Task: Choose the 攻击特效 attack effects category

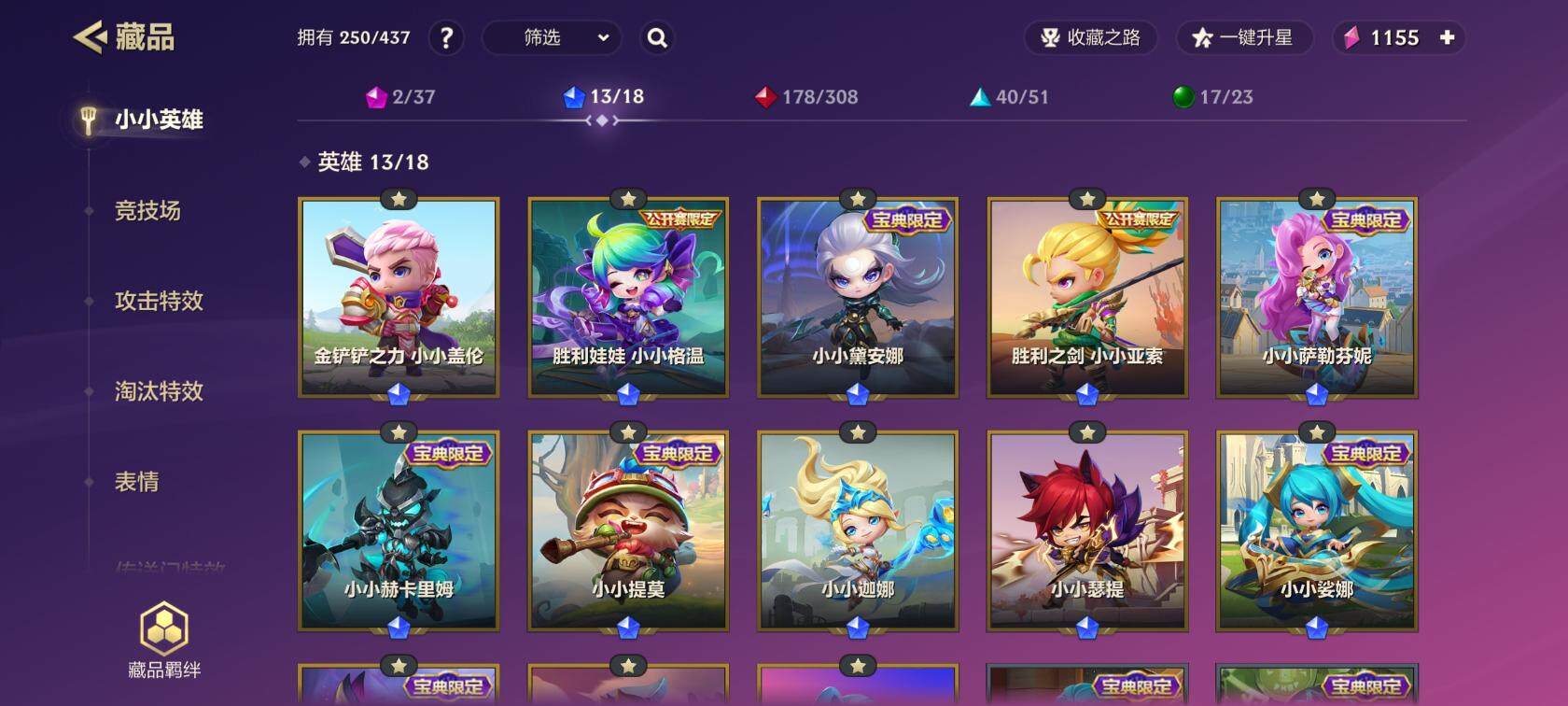Action: click(159, 301)
